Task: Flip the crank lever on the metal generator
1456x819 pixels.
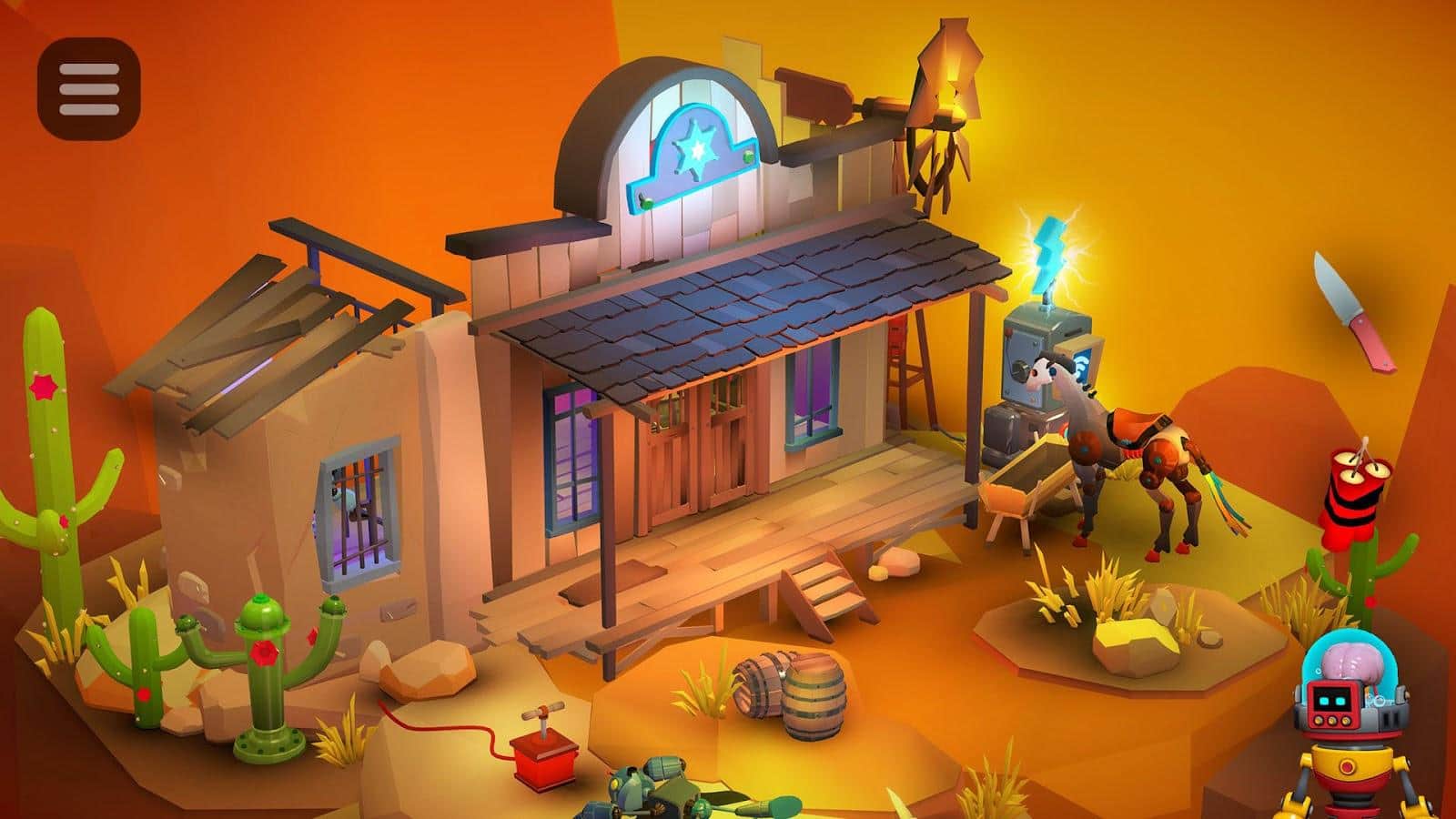Action: coord(1021,369)
